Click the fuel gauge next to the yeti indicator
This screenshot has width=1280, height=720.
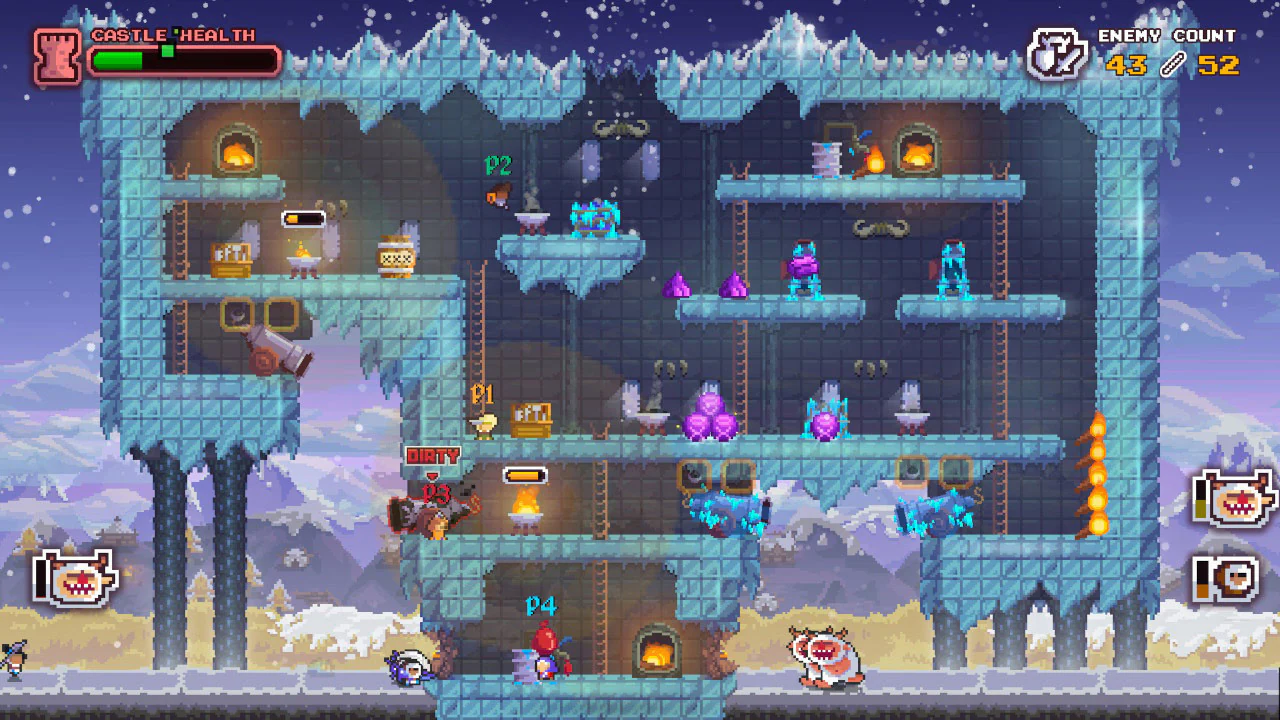(1202, 500)
